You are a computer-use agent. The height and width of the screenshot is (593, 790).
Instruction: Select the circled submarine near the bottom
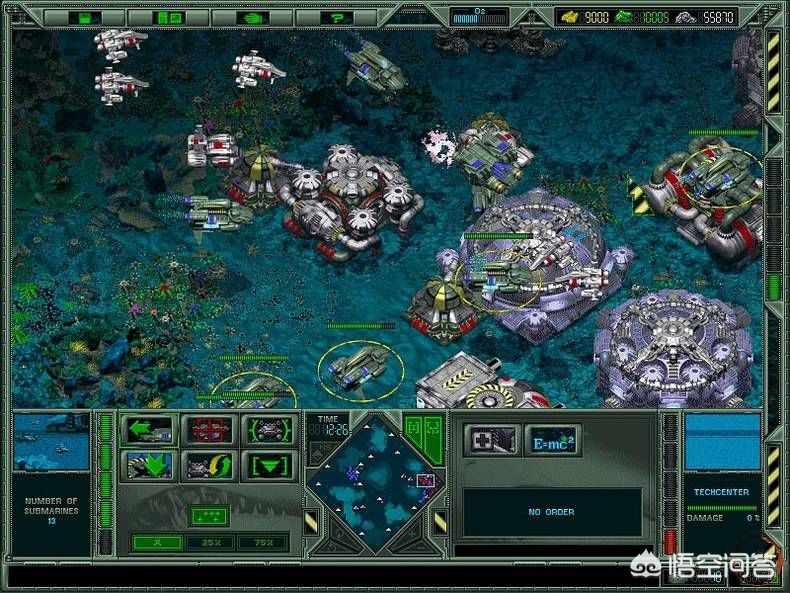(359, 370)
